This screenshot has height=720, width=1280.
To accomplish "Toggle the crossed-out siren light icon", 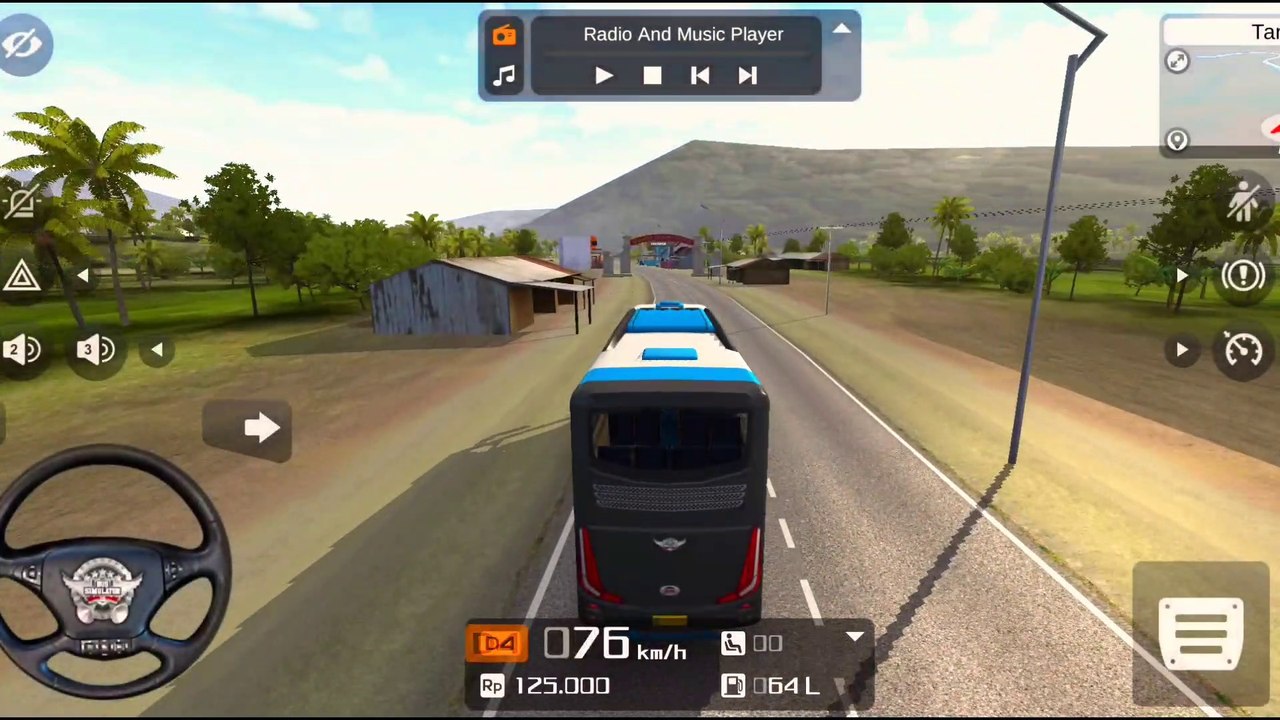I will 20,204.
